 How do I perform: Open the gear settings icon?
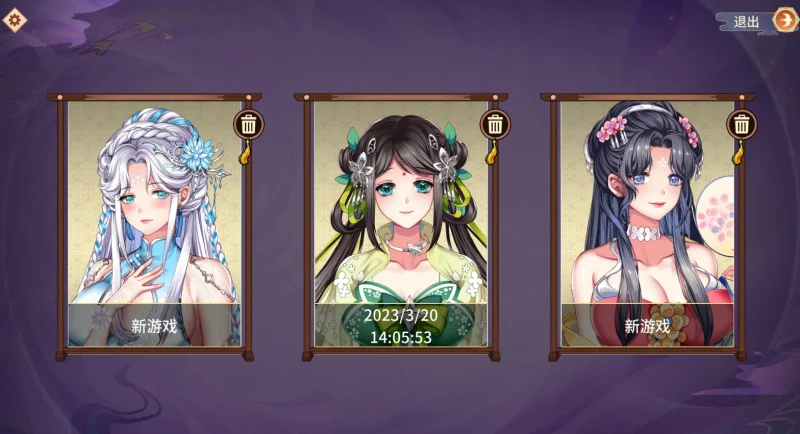tap(17, 19)
